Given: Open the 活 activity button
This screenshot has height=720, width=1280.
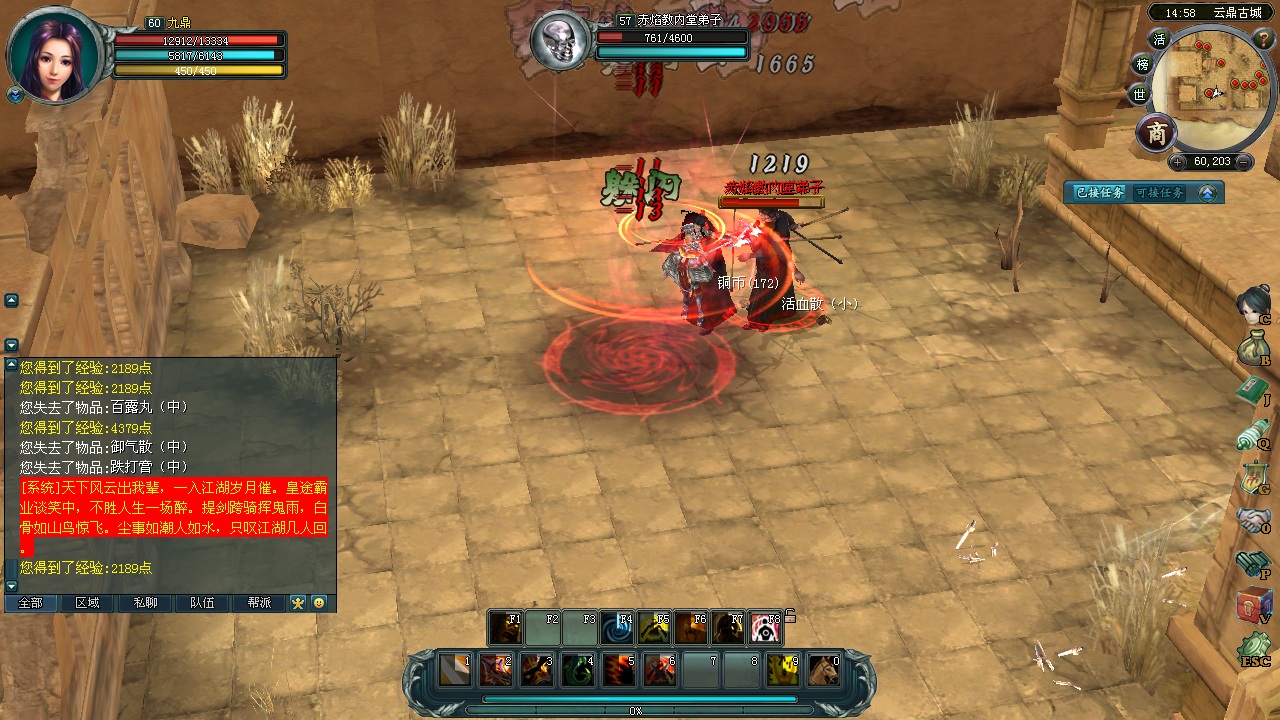Looking at the screenshot, I should click(1159, 40).
